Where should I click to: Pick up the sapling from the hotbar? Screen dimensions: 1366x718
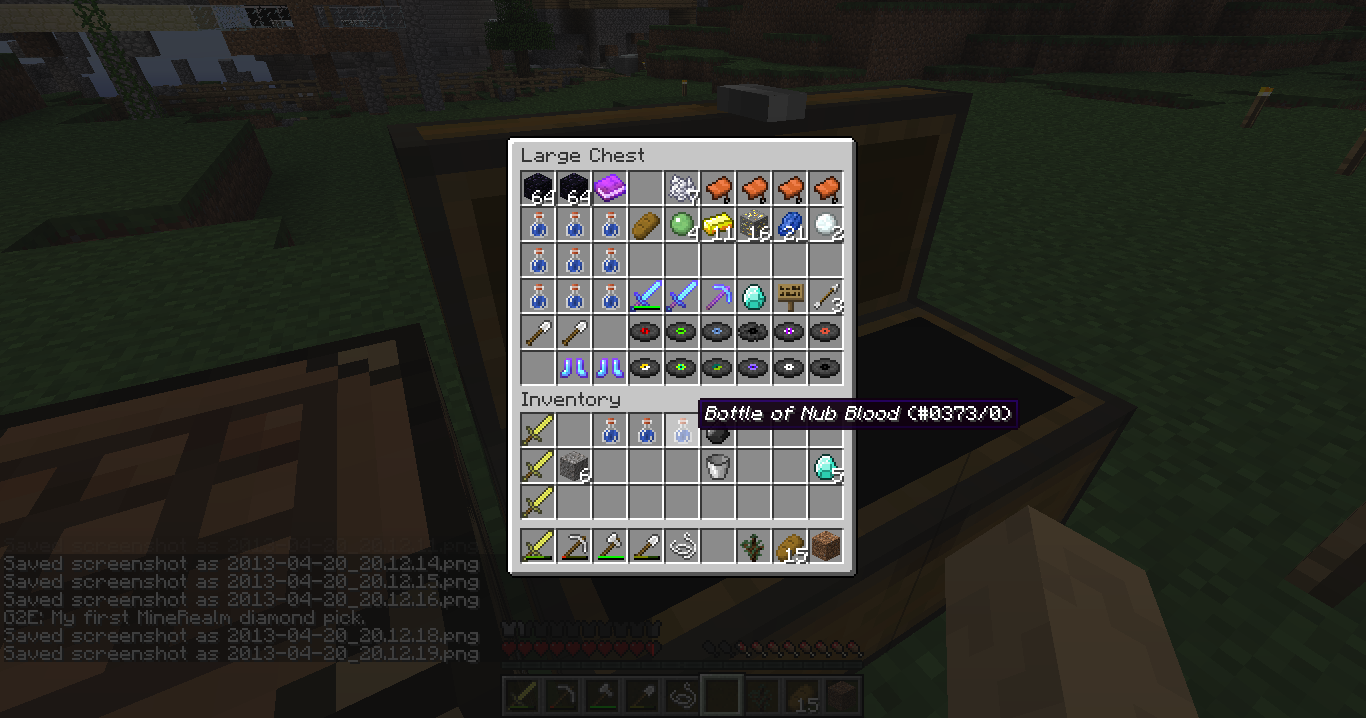pos(754,546)
